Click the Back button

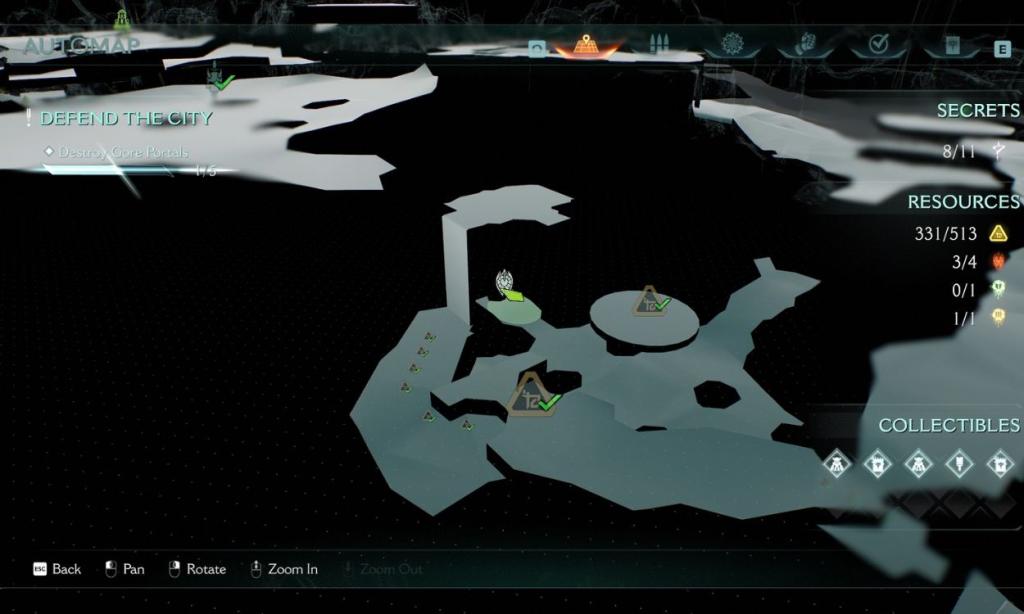(57, 569)
